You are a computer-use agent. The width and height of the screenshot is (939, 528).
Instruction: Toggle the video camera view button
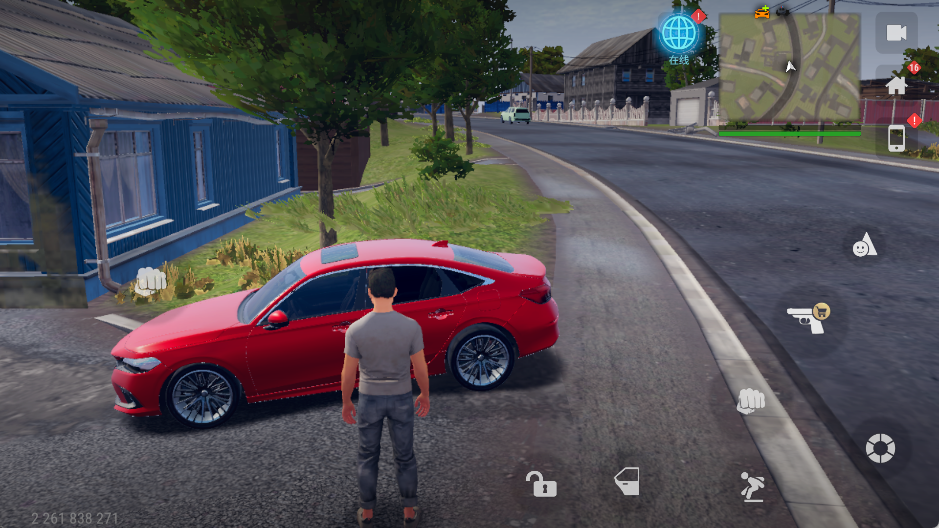tap(896, 33)
